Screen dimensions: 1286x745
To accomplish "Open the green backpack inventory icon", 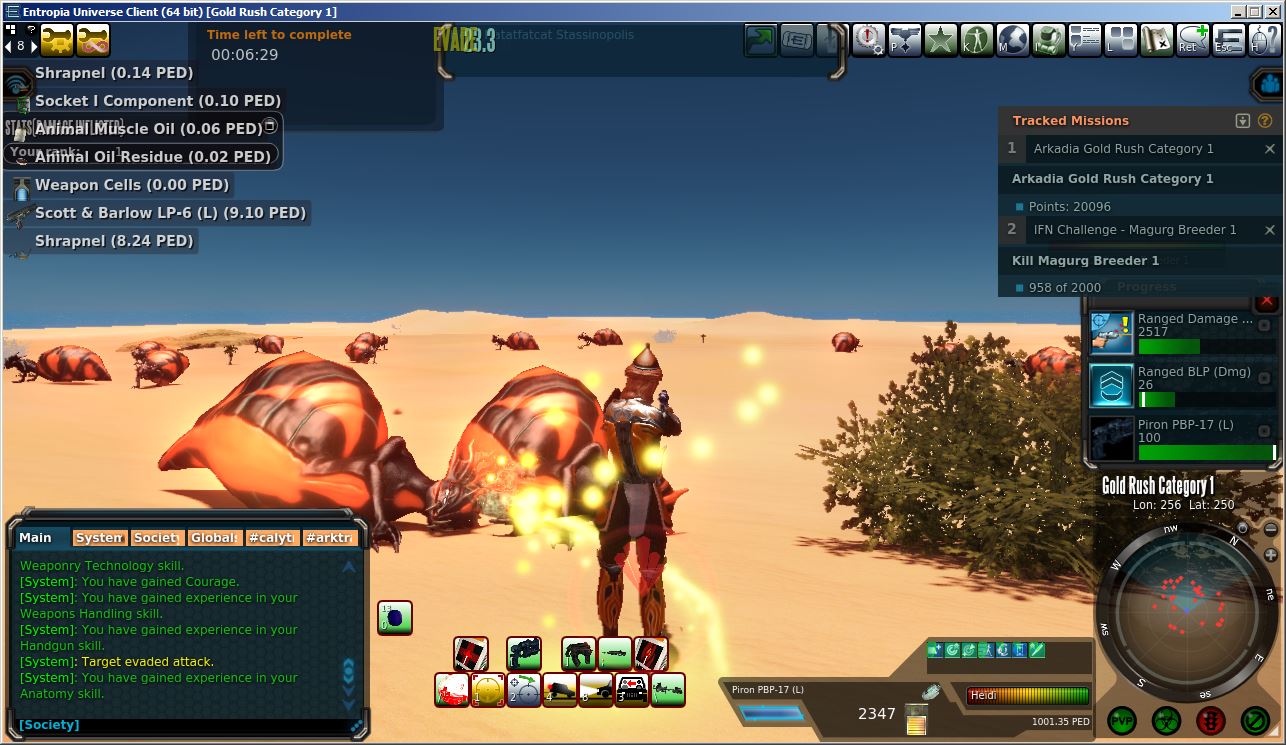I will click(1048, 40).
